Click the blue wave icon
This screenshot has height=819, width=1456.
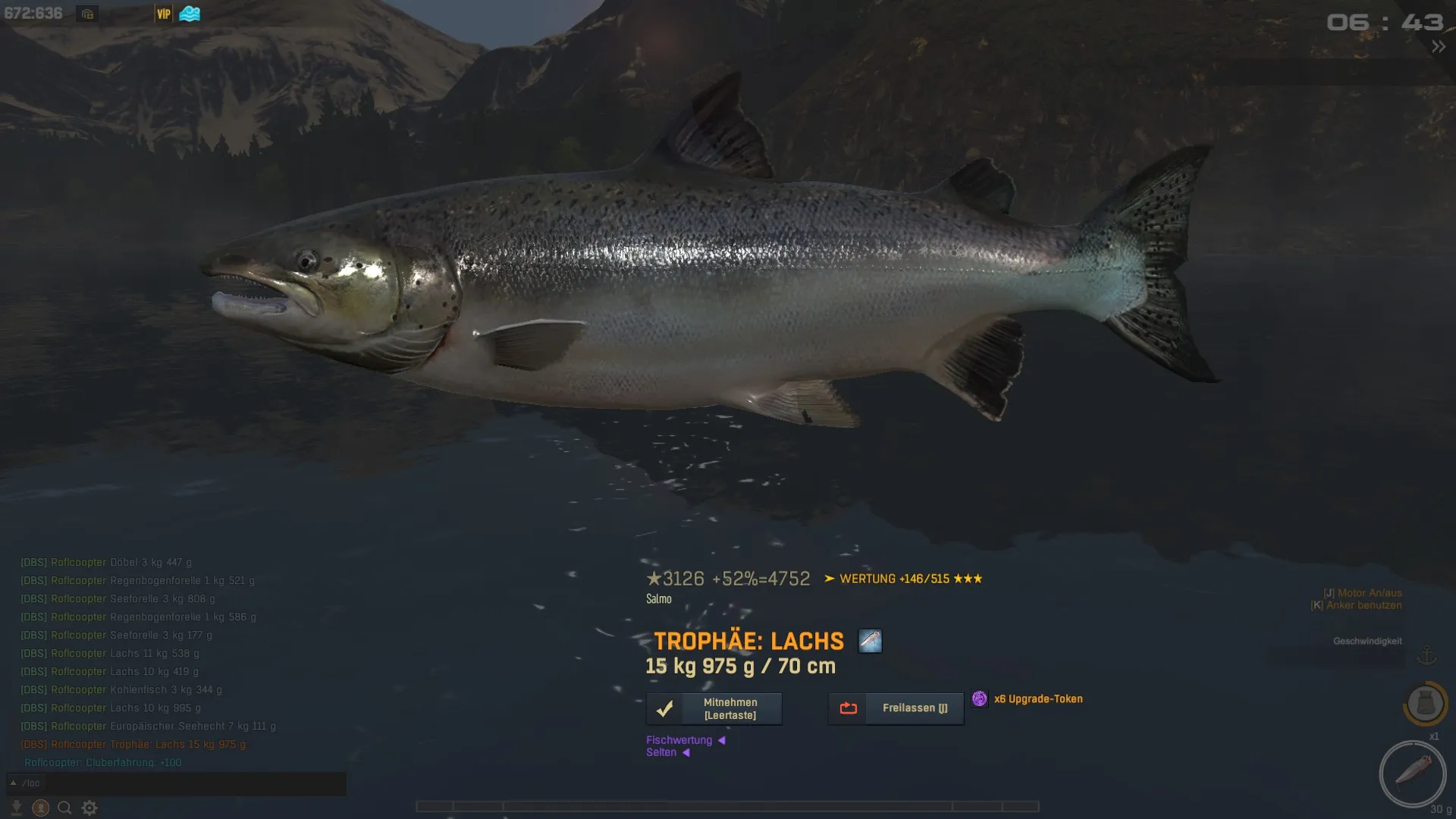(190, 14)
